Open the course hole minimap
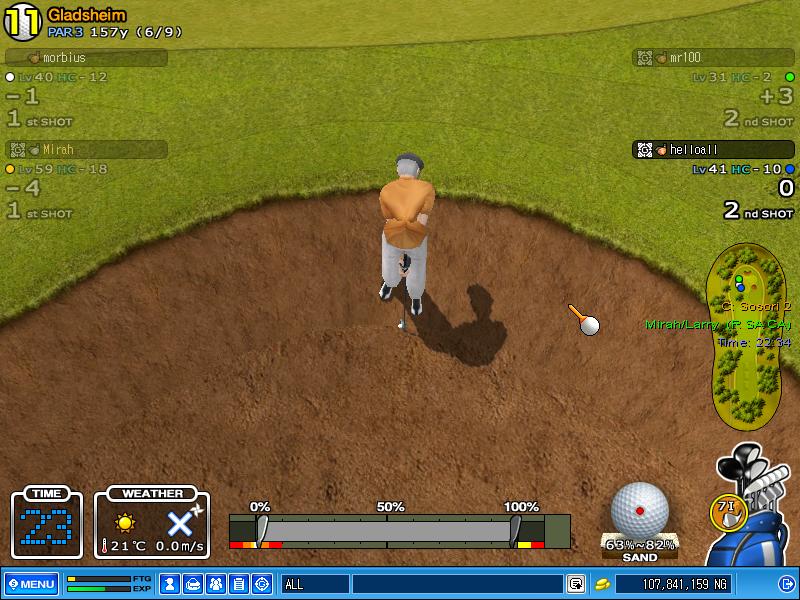 click(749, 335)
